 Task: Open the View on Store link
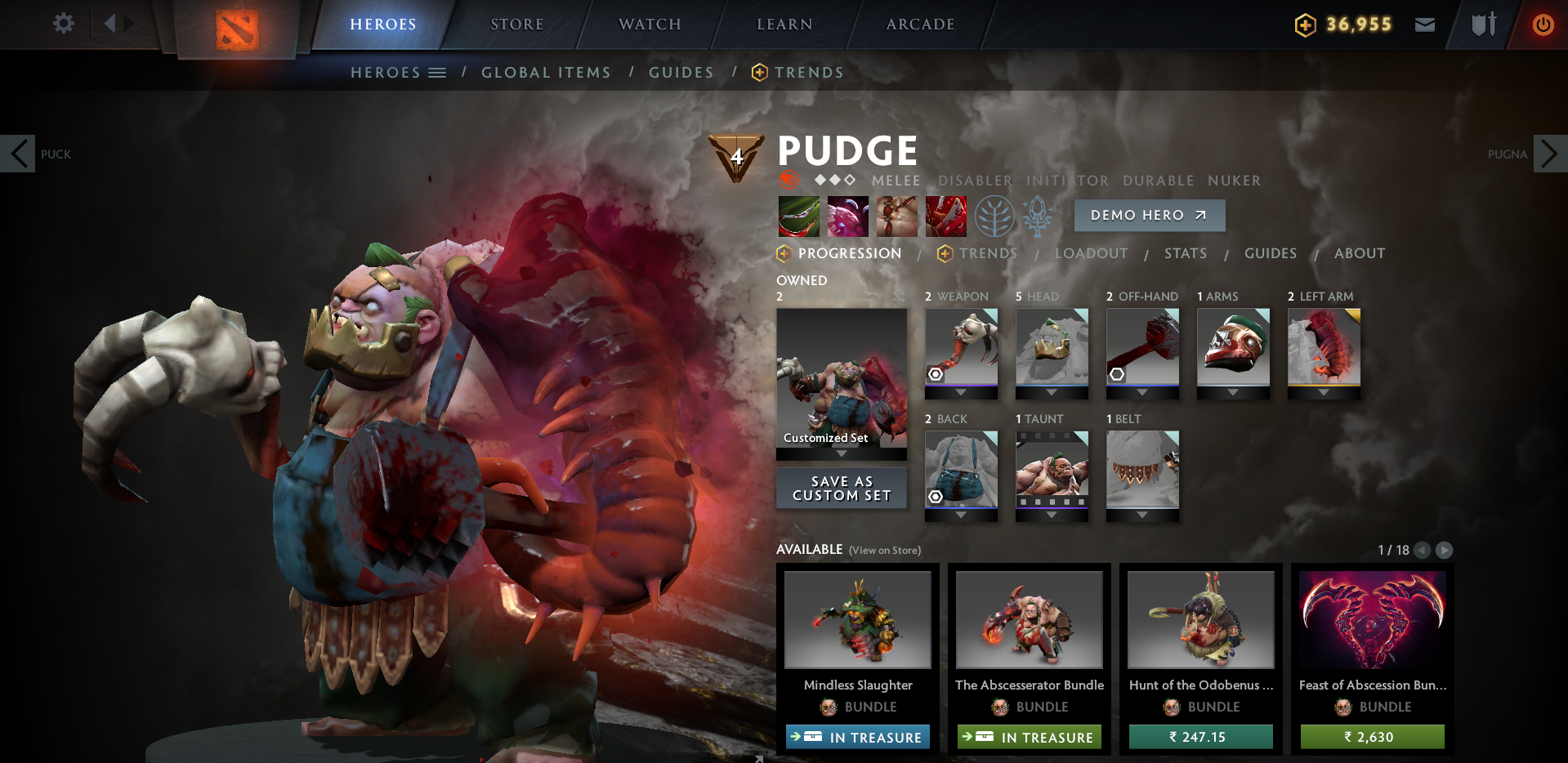point(885,551)
